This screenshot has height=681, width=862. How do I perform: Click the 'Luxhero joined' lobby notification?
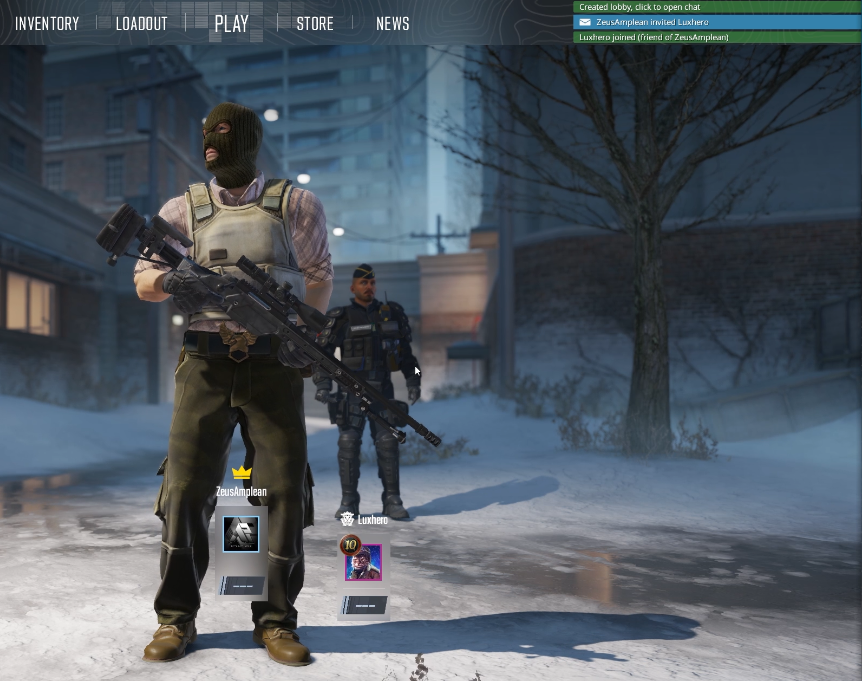click(x=716, y=37)
